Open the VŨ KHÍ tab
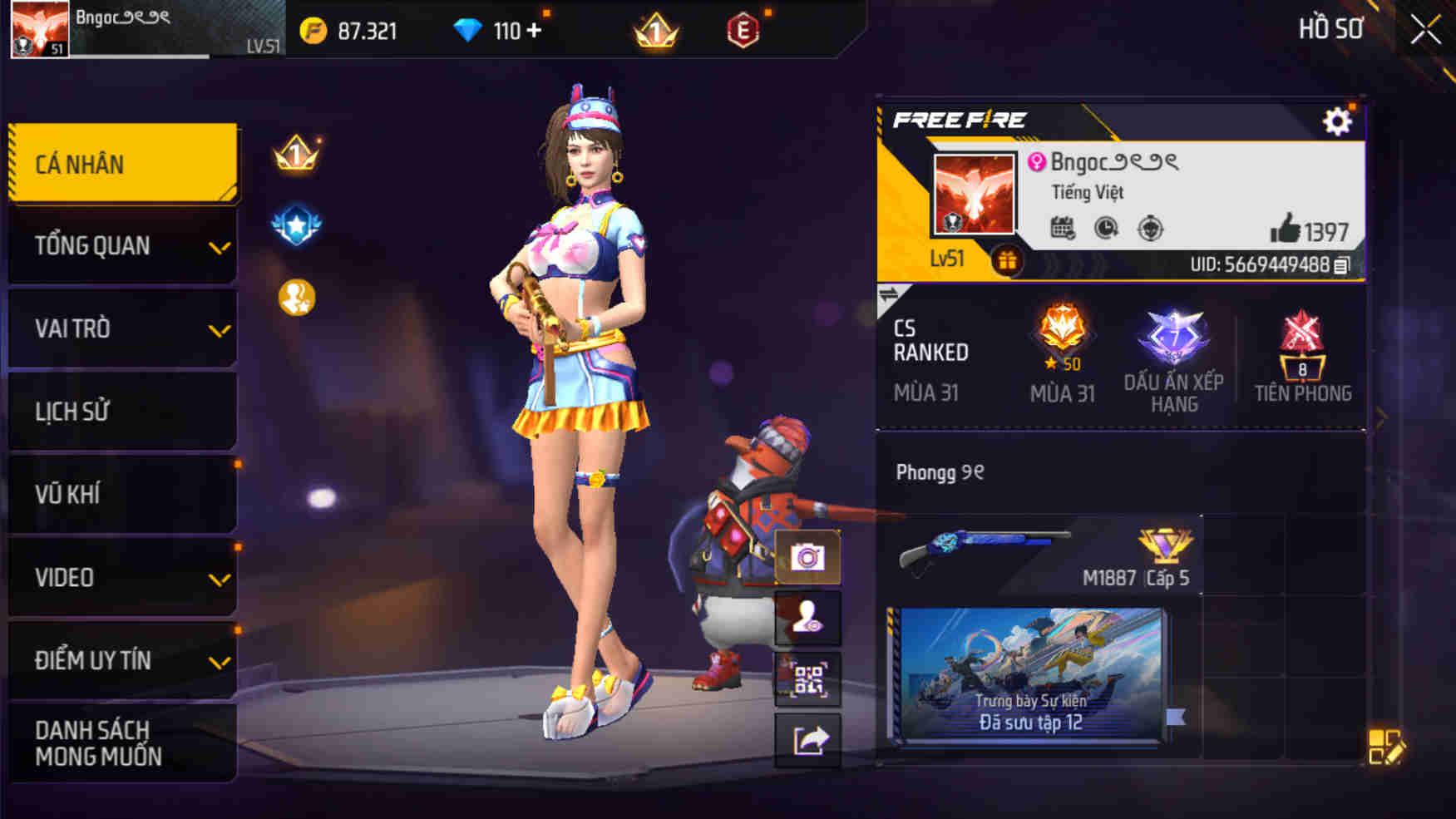 121,494
